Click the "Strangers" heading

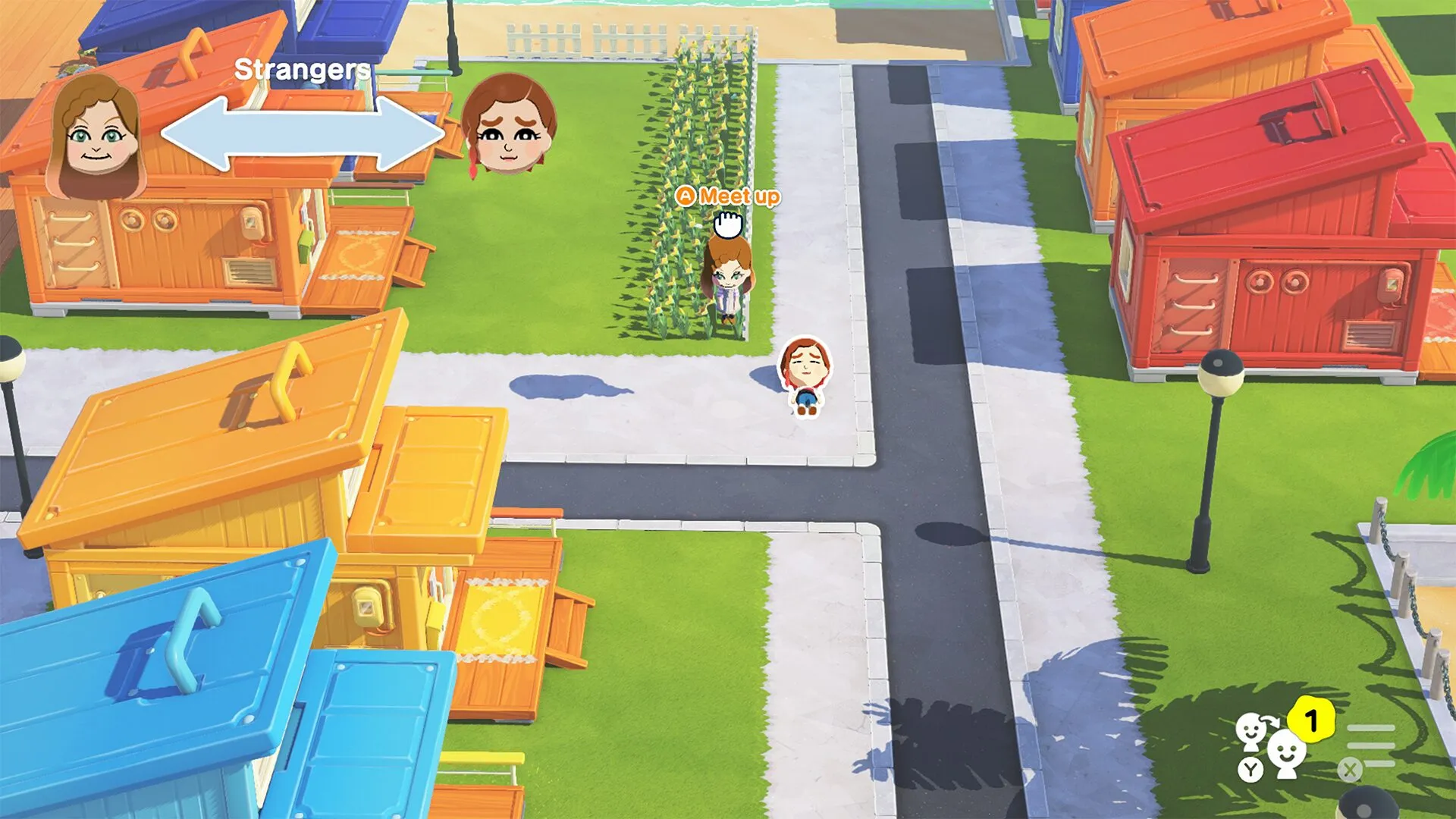[302, 71]
